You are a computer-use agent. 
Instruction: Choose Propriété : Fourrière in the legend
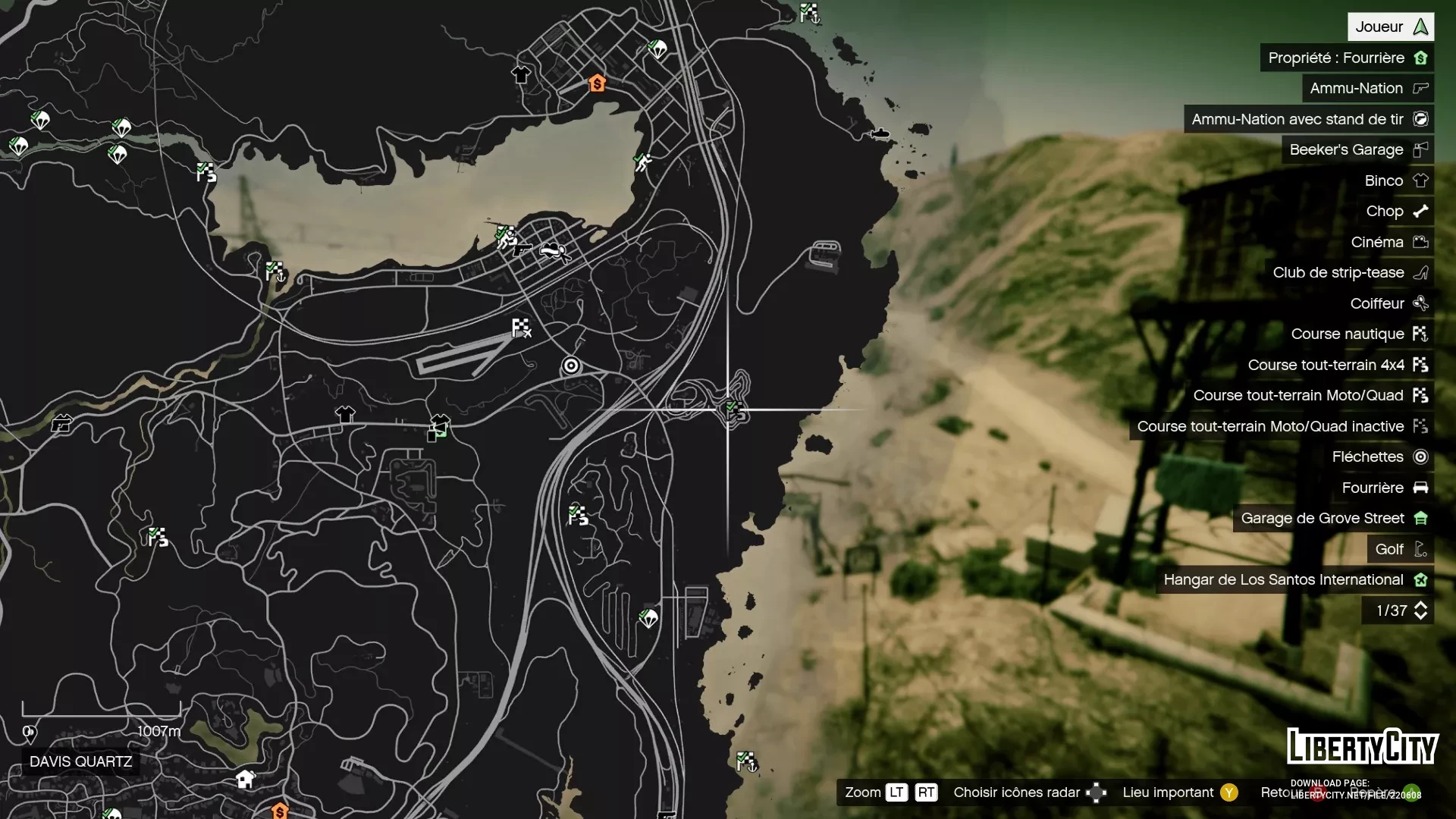[x=1347, y=58]
